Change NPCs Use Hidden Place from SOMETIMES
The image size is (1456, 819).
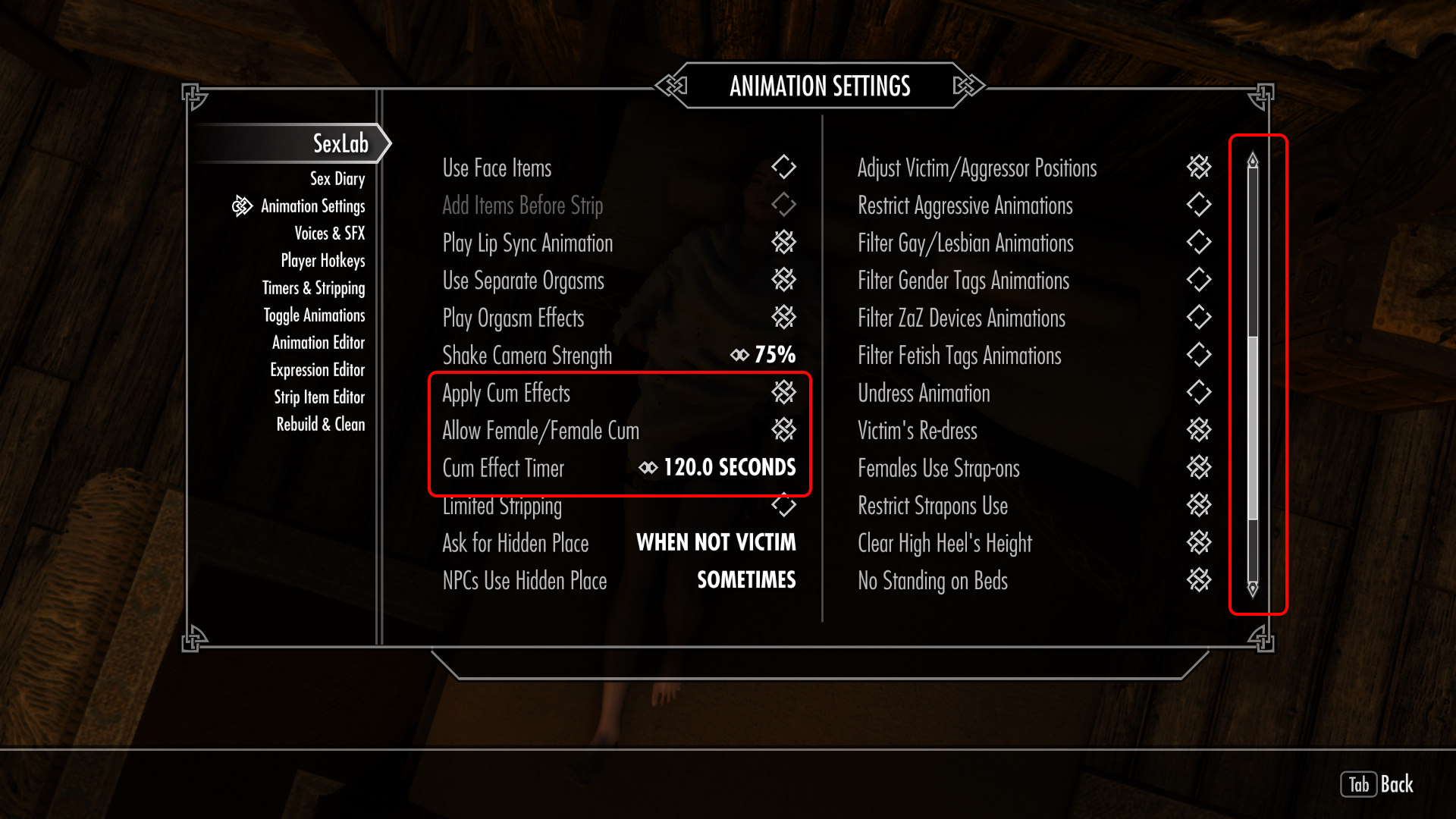pyautogui.click(x=746, y=580)
